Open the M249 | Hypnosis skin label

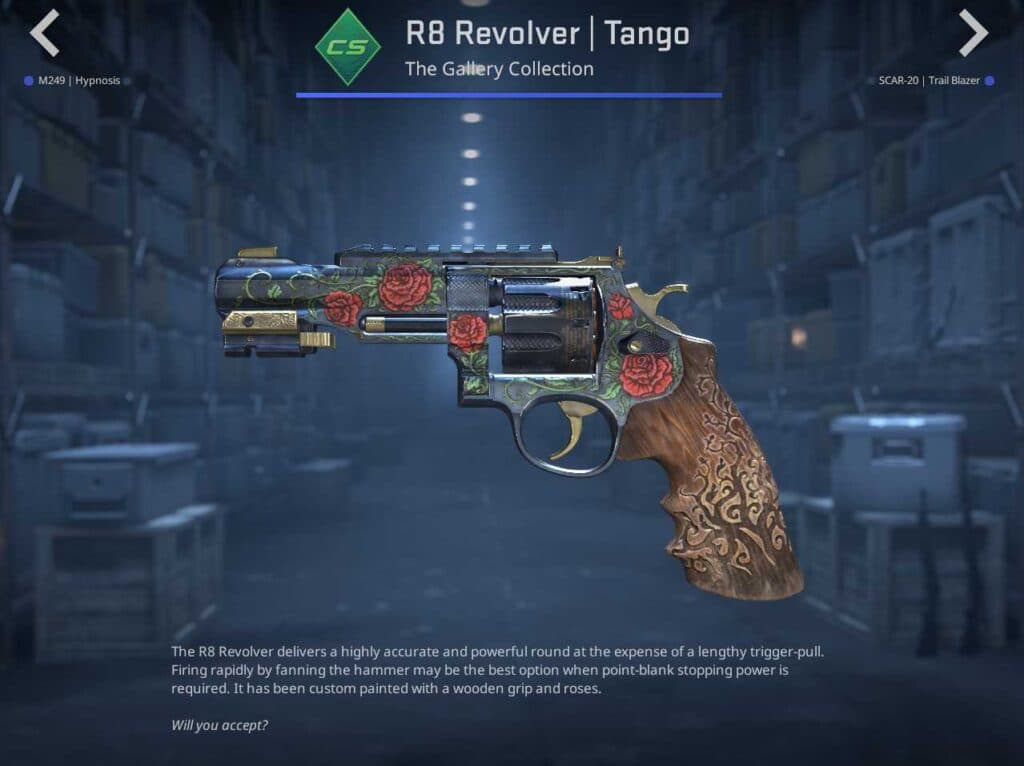(x=78, y=80)
